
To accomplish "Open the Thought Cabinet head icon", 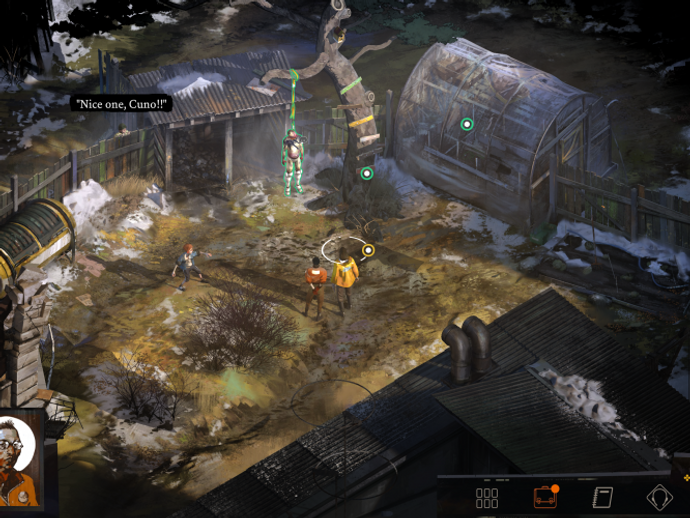I will click(x=660, y=498).
